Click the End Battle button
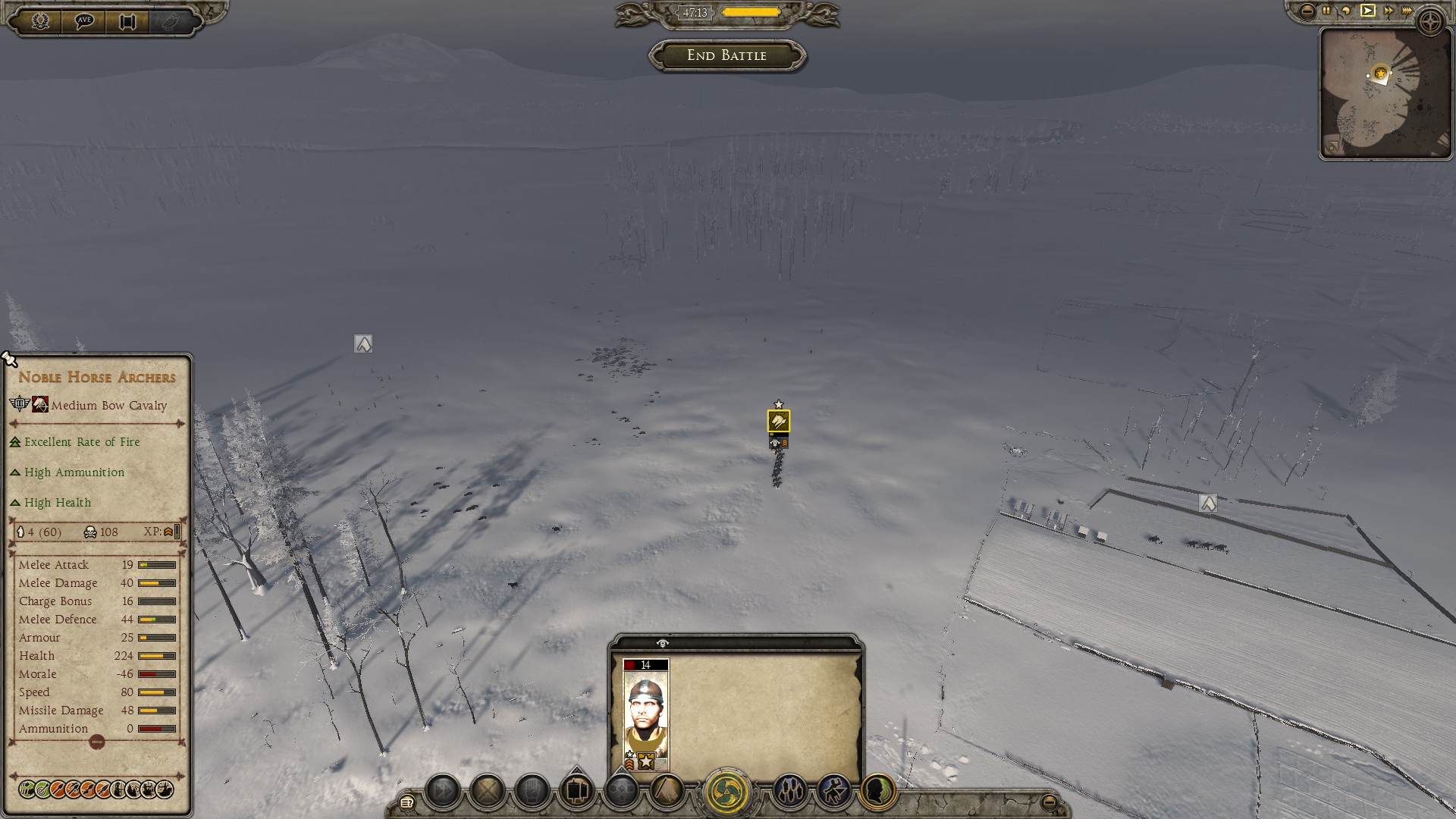This screenshot has height=819, width=1456. [x=726, y=55]
